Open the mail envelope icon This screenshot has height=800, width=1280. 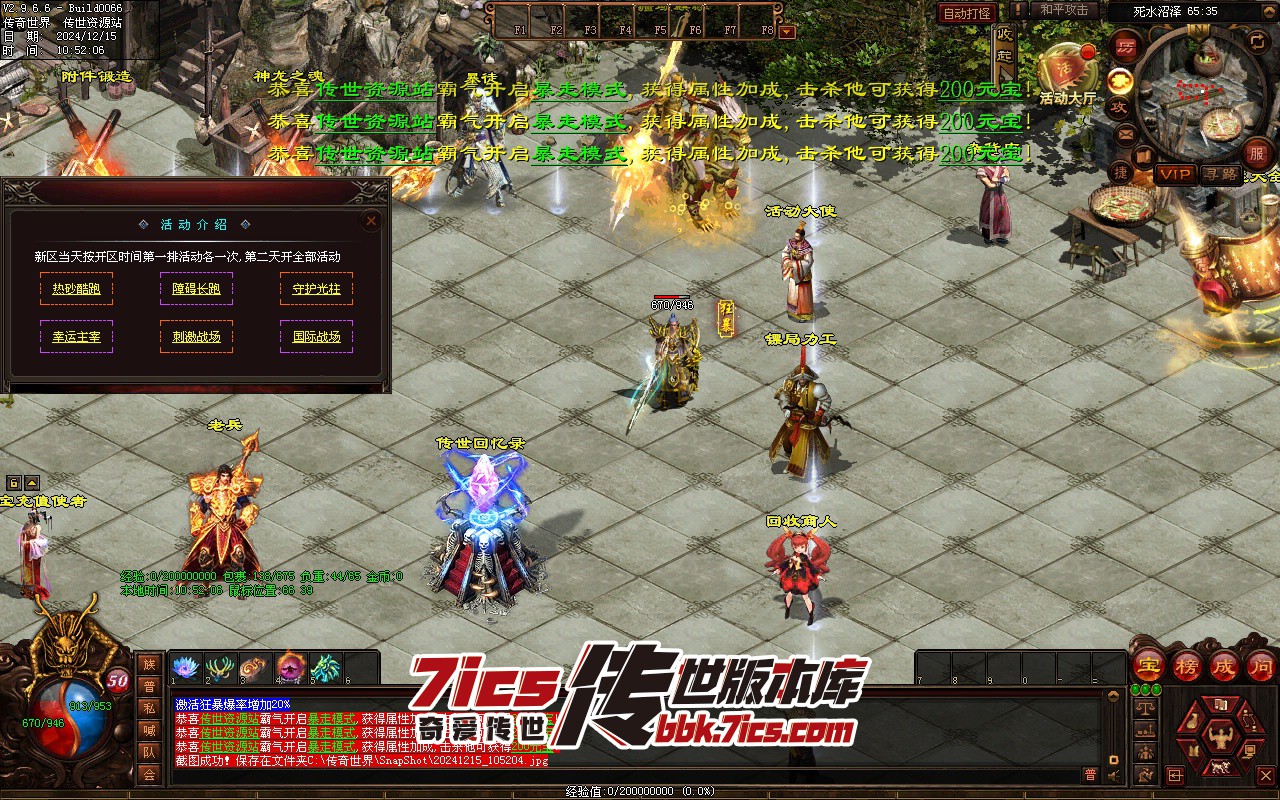click(1126, 134)
